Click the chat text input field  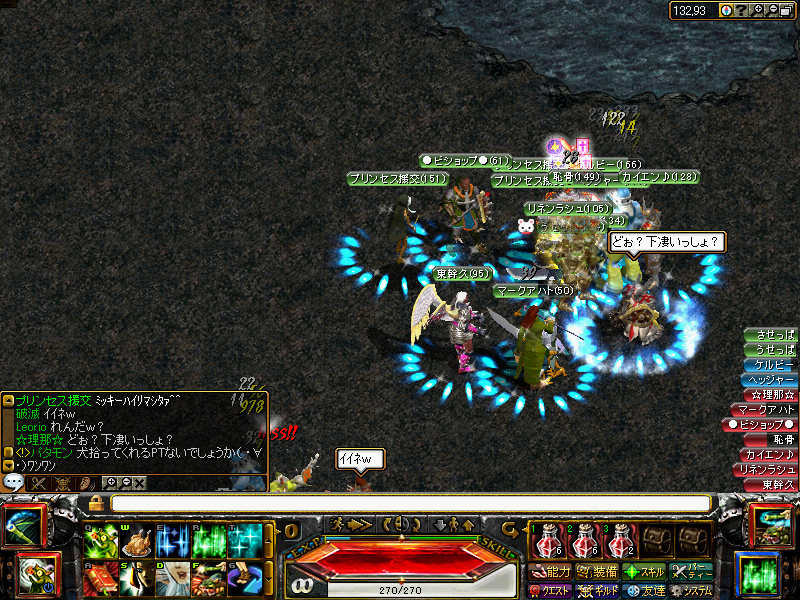tap(410, 503)
